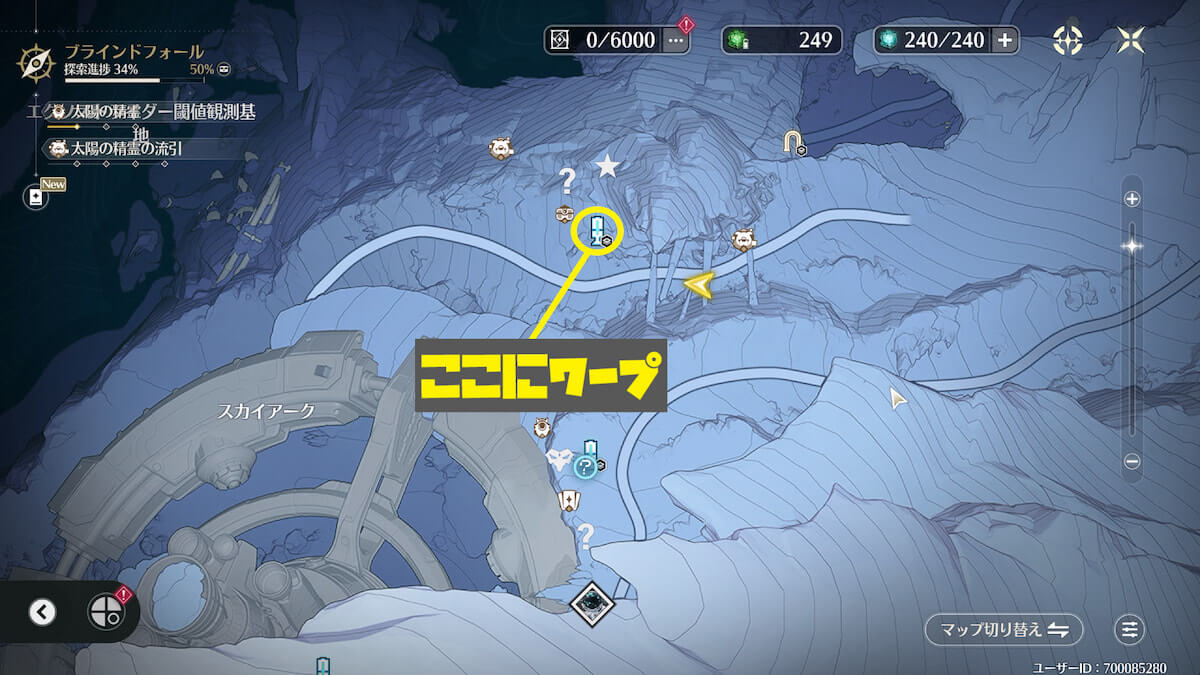1200x675 pixels.
Task: Select the diamond-framed black orb marker
Action: pos(591,602)
